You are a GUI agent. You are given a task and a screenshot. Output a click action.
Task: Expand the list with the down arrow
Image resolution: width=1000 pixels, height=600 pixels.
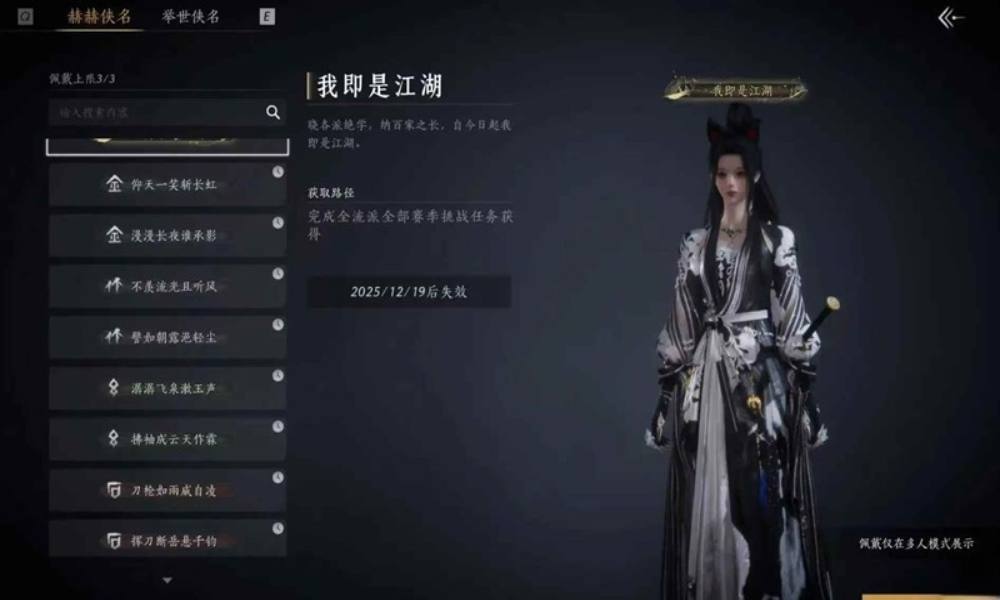click(167, 580)
